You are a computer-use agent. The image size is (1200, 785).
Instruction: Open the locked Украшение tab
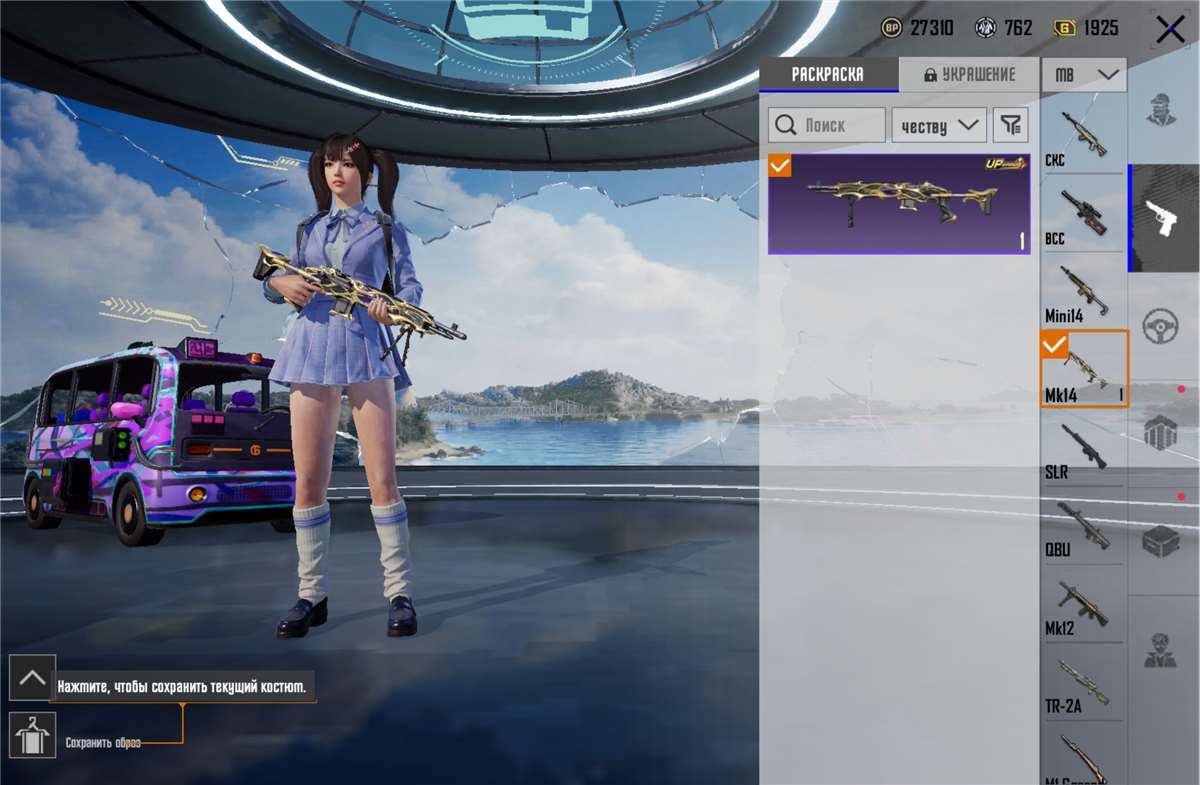969,75
